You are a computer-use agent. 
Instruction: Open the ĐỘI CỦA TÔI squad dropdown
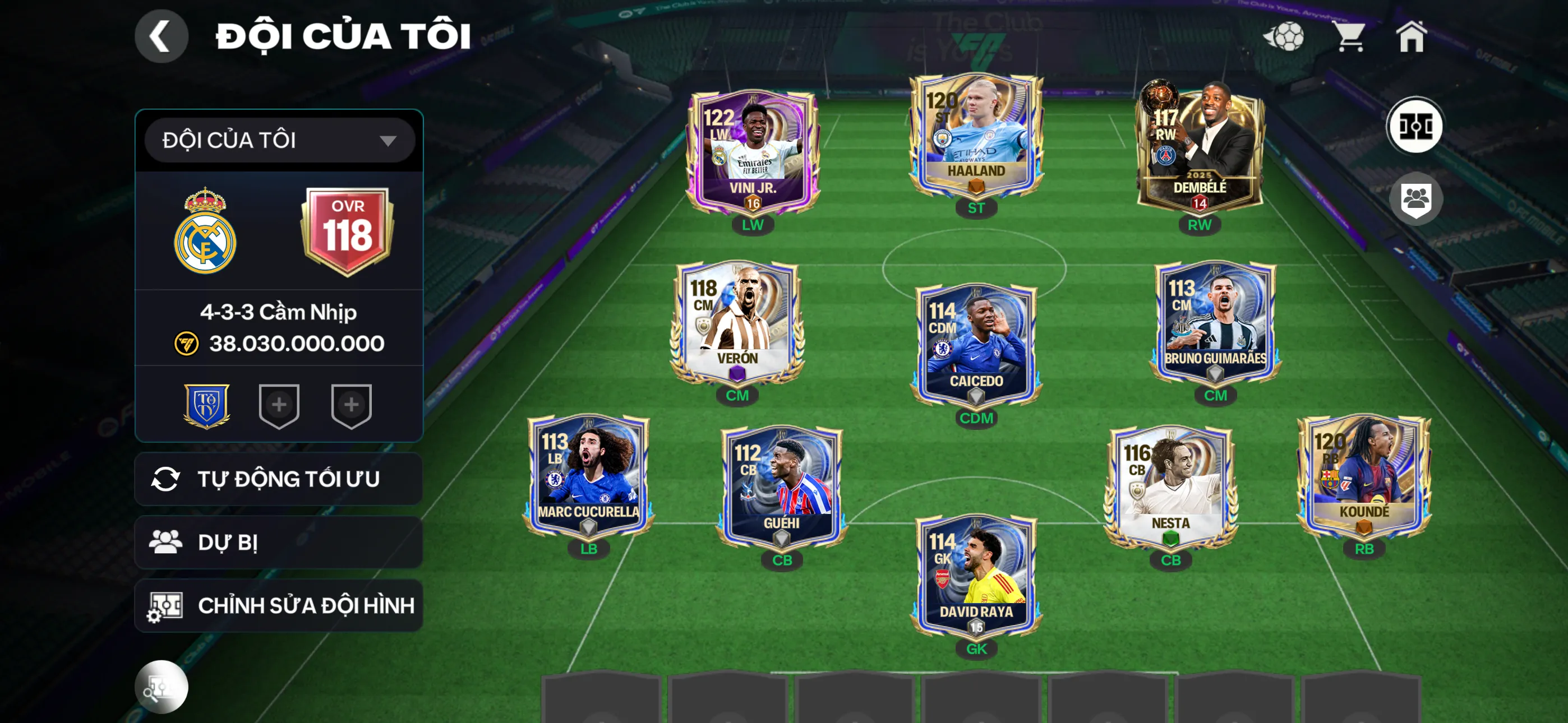(279, 141)
